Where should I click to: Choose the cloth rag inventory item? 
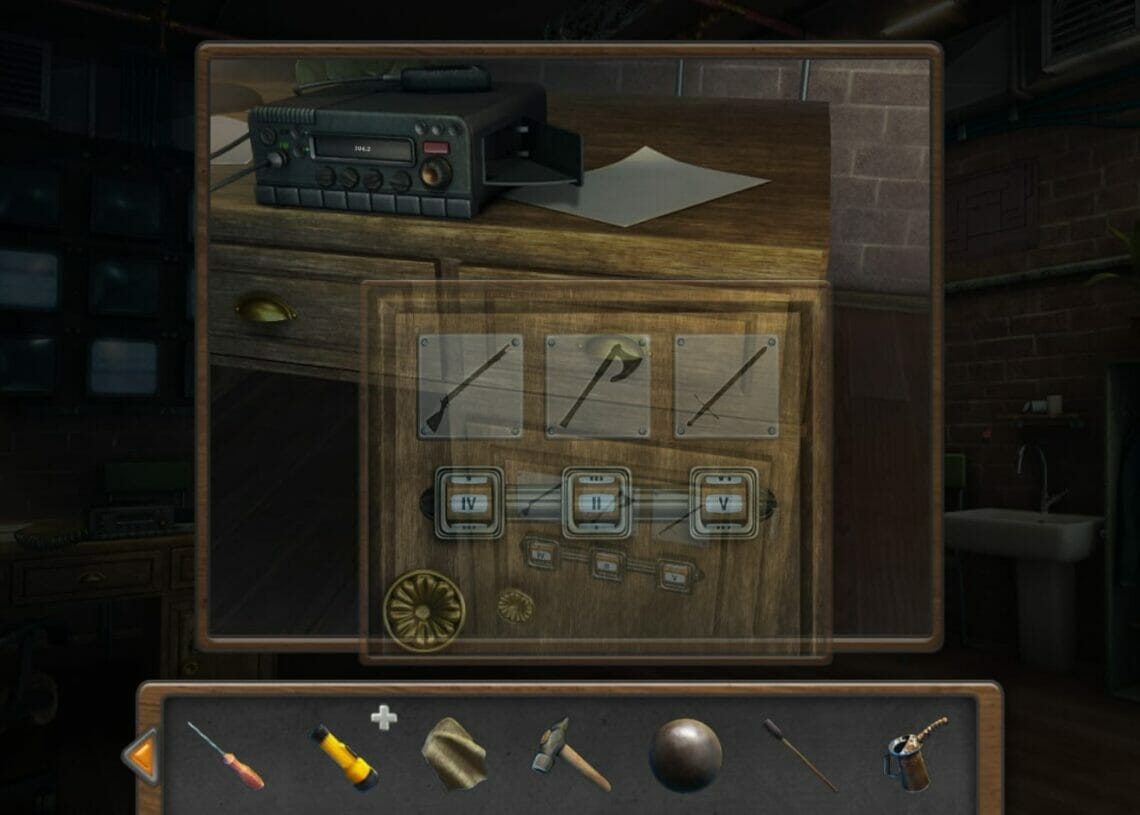point(454,755)
